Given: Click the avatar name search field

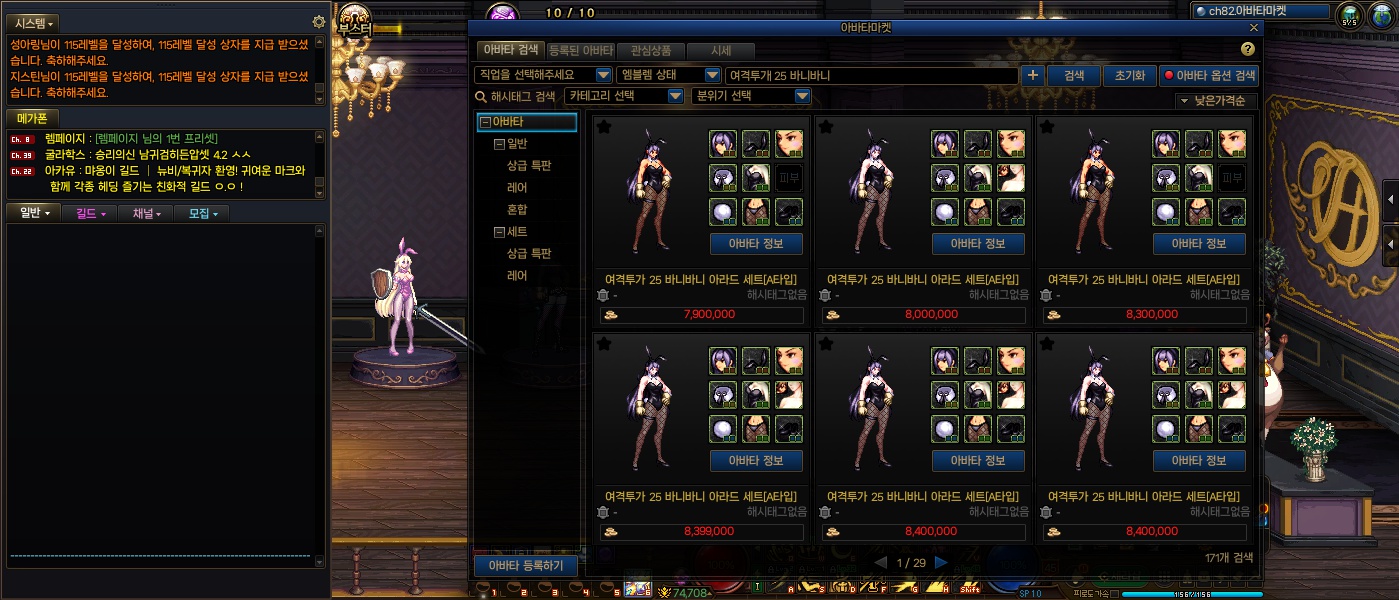Looking at the screenshot, I should coord(870,75).
